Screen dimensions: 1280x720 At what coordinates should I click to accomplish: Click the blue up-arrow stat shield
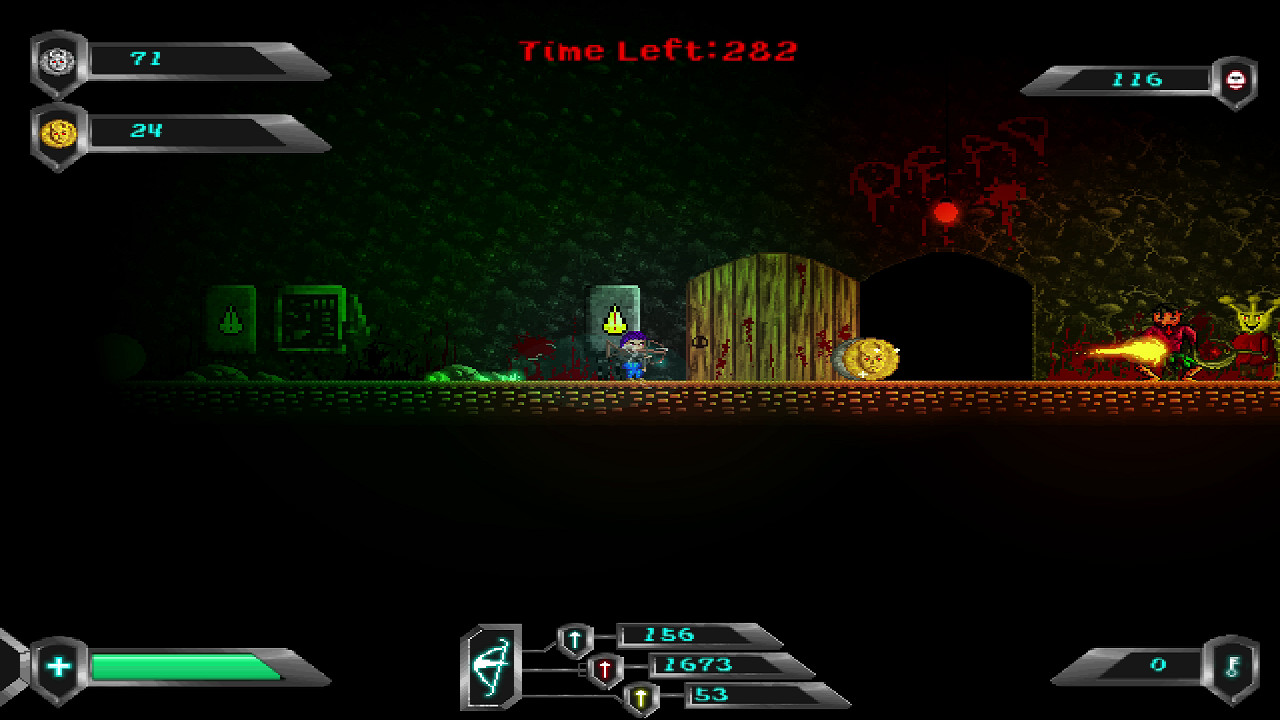coord(573,637)
